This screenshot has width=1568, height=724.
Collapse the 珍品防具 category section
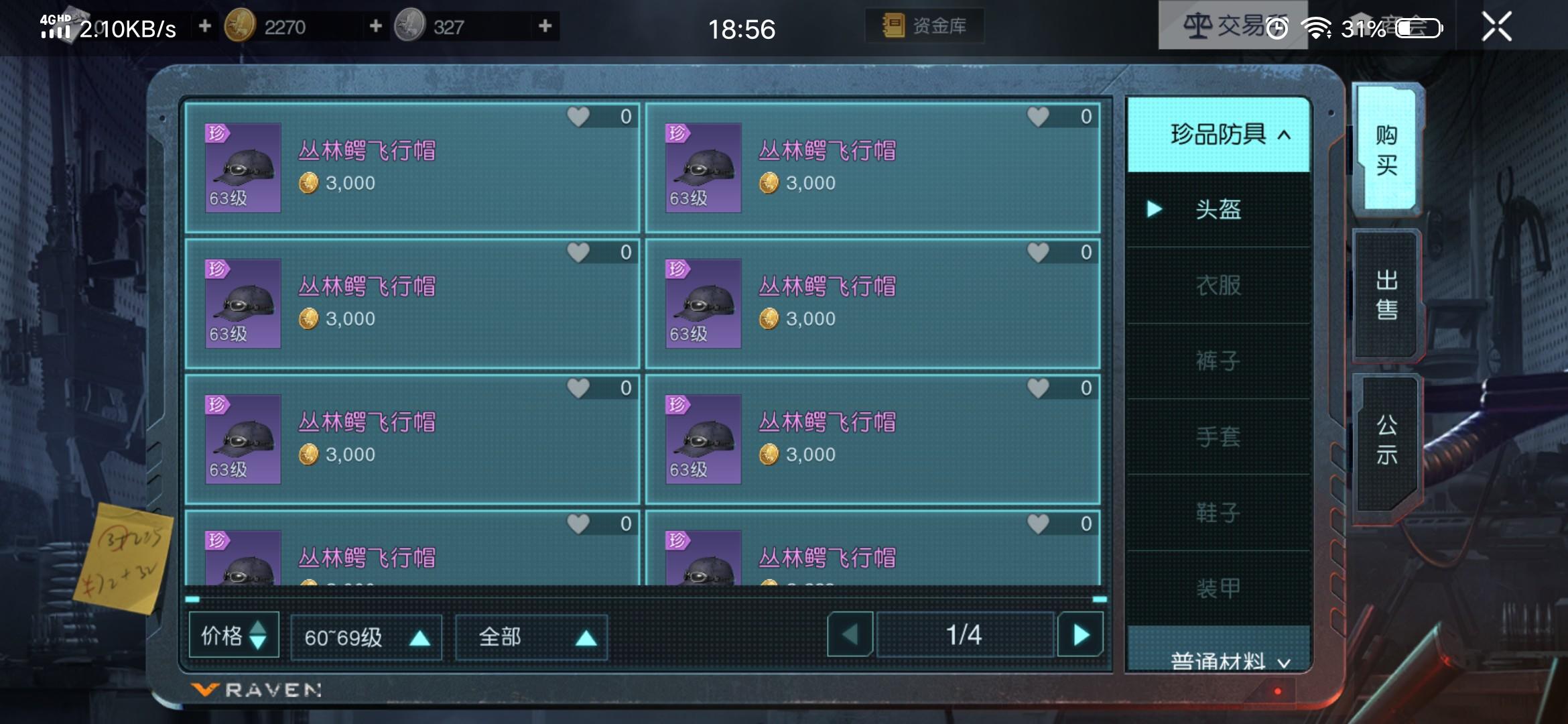pos(1218,134)
